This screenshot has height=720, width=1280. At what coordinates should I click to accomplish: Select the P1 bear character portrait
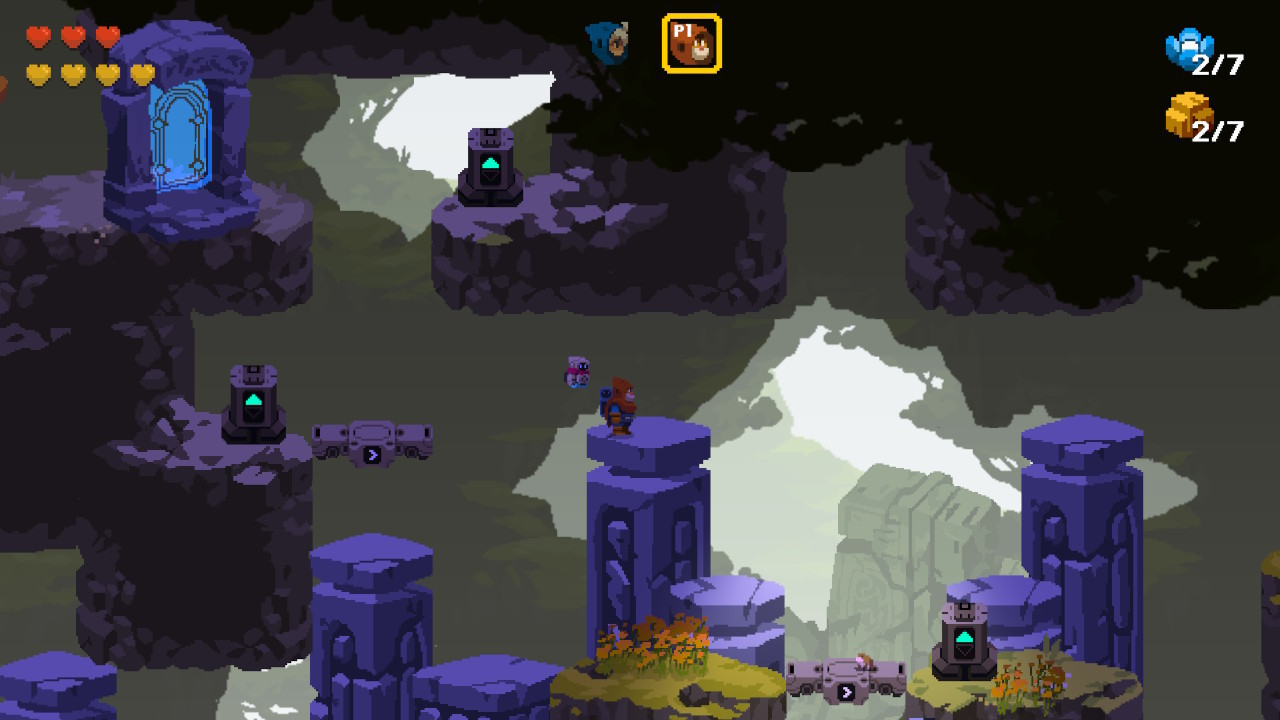click(x=691, y=43)
